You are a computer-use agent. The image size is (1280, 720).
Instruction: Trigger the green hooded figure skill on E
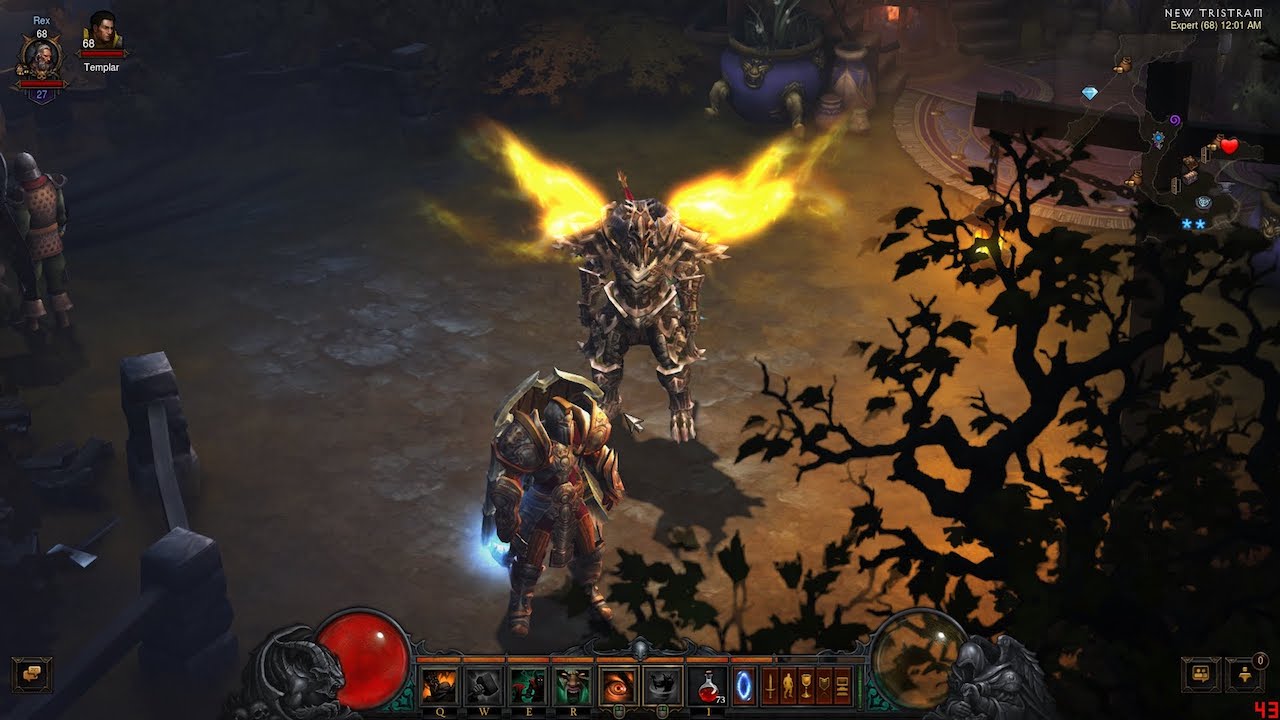pyautogui.click(x=527, y=686)
